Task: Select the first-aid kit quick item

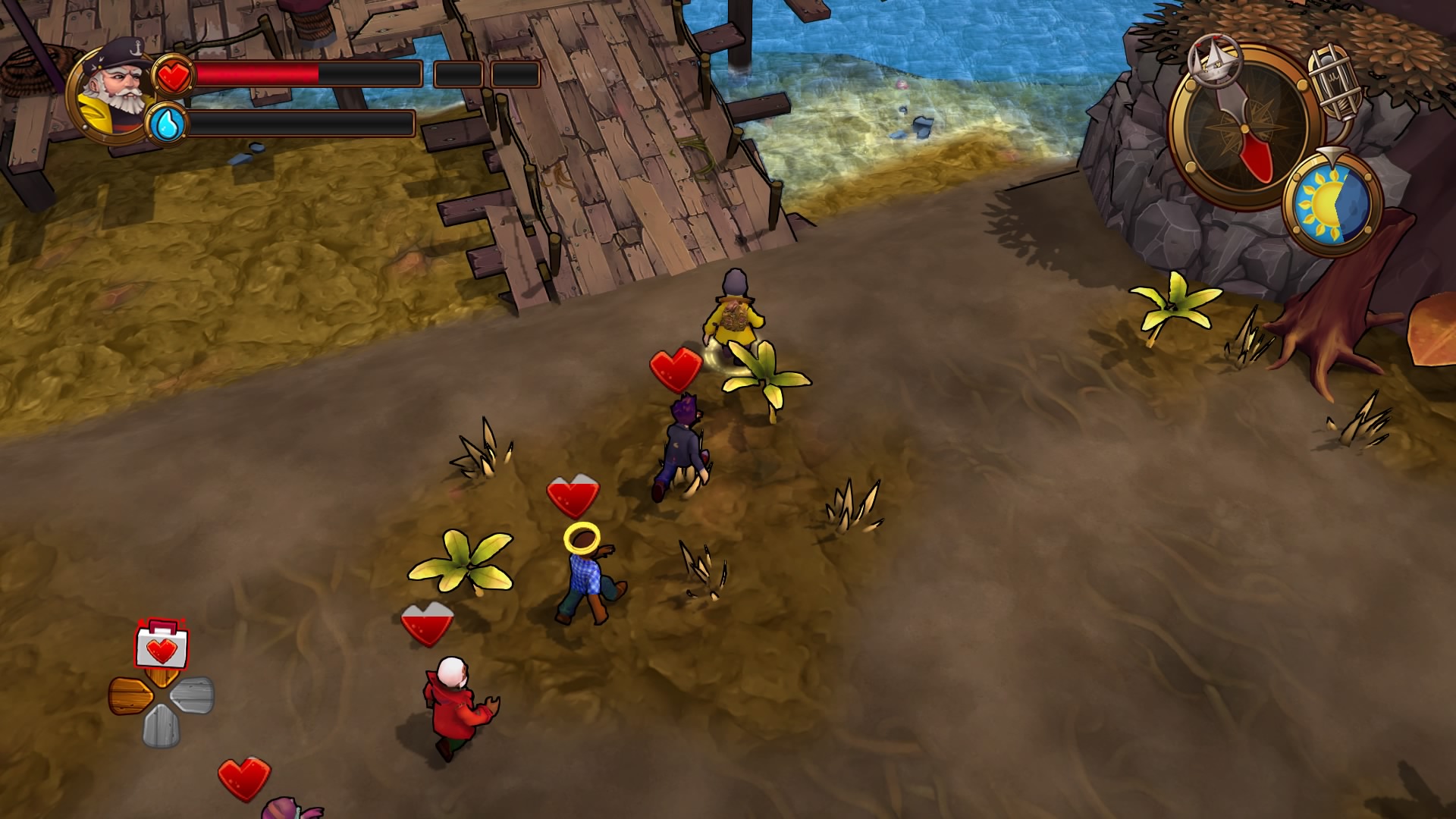Action: click(x=160, y=648)
